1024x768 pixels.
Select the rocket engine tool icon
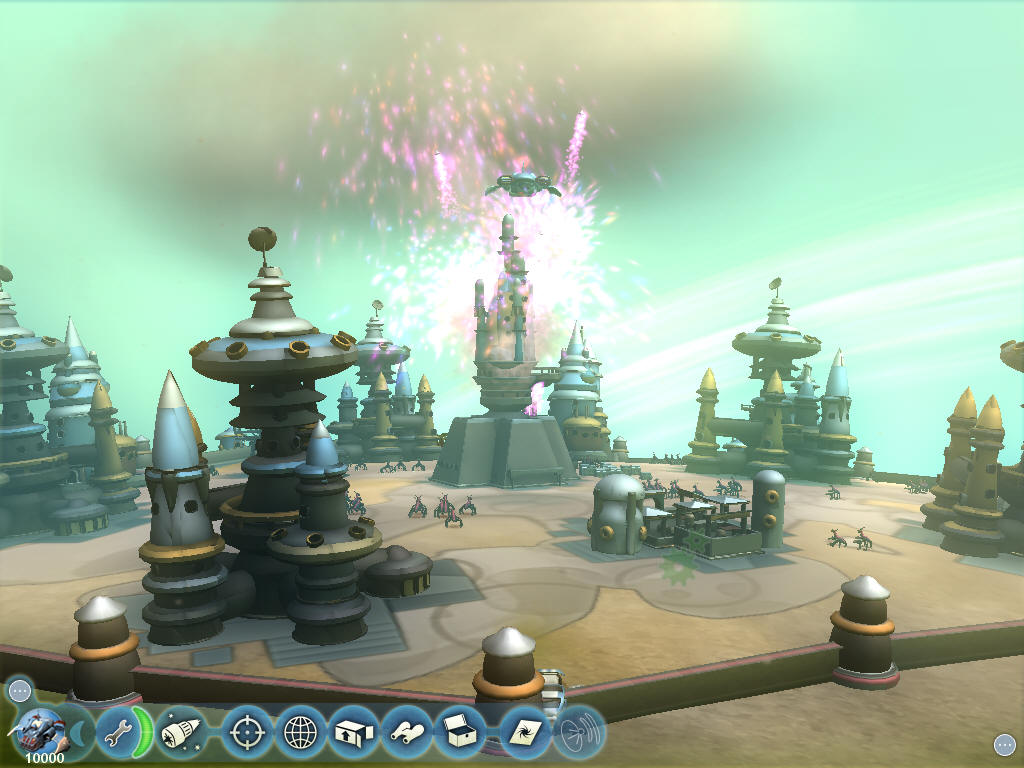coord(181,733)
